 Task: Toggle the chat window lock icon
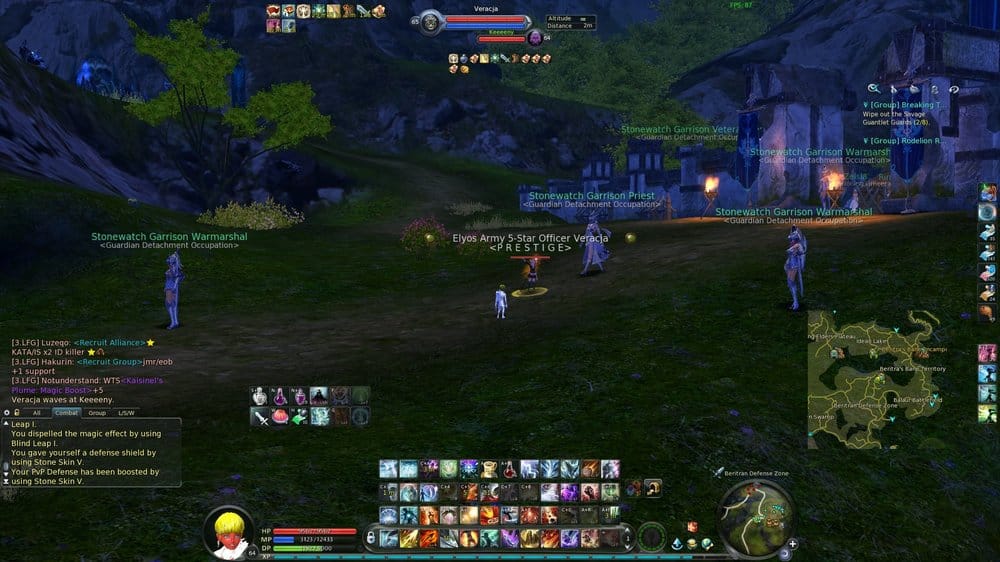[19, 412]
